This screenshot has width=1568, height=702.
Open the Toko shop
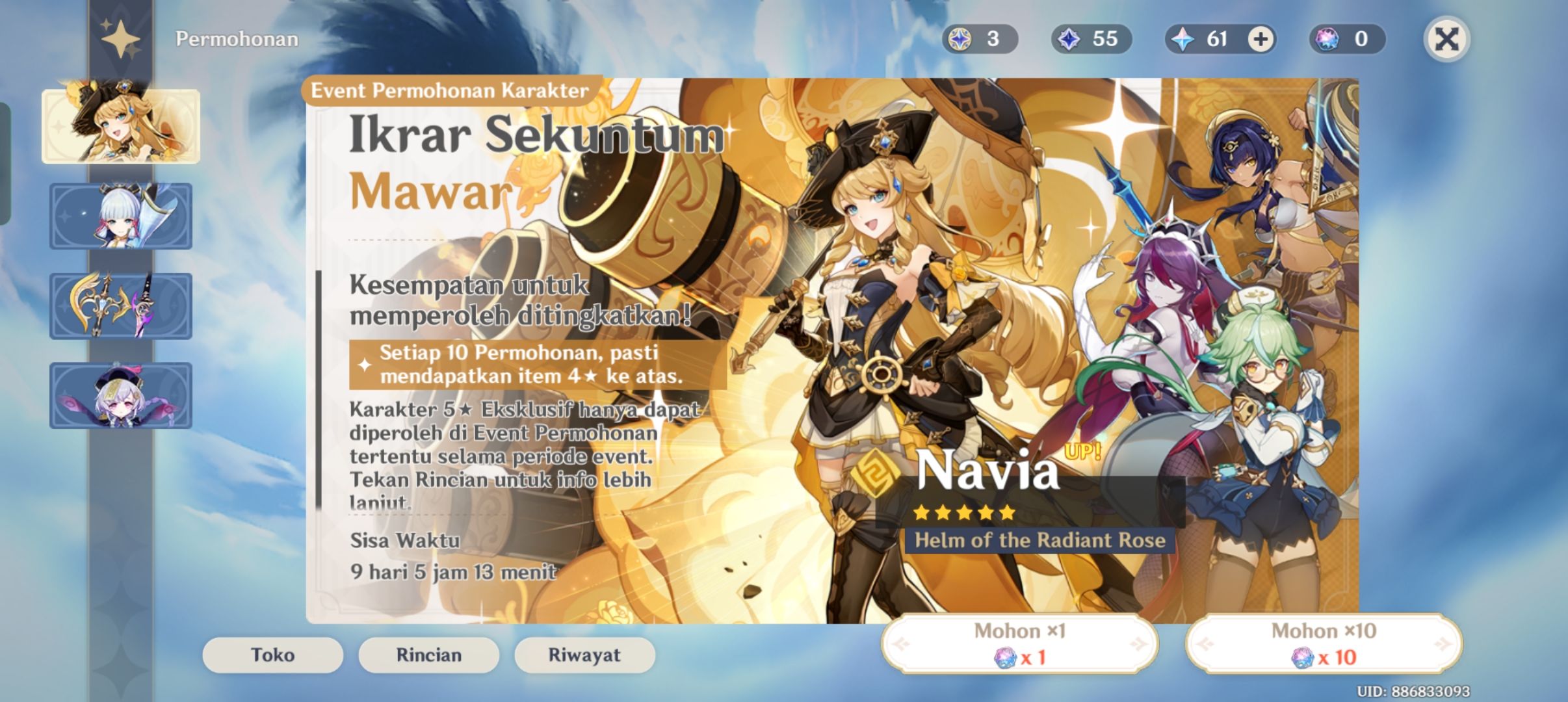click(272, 655)
